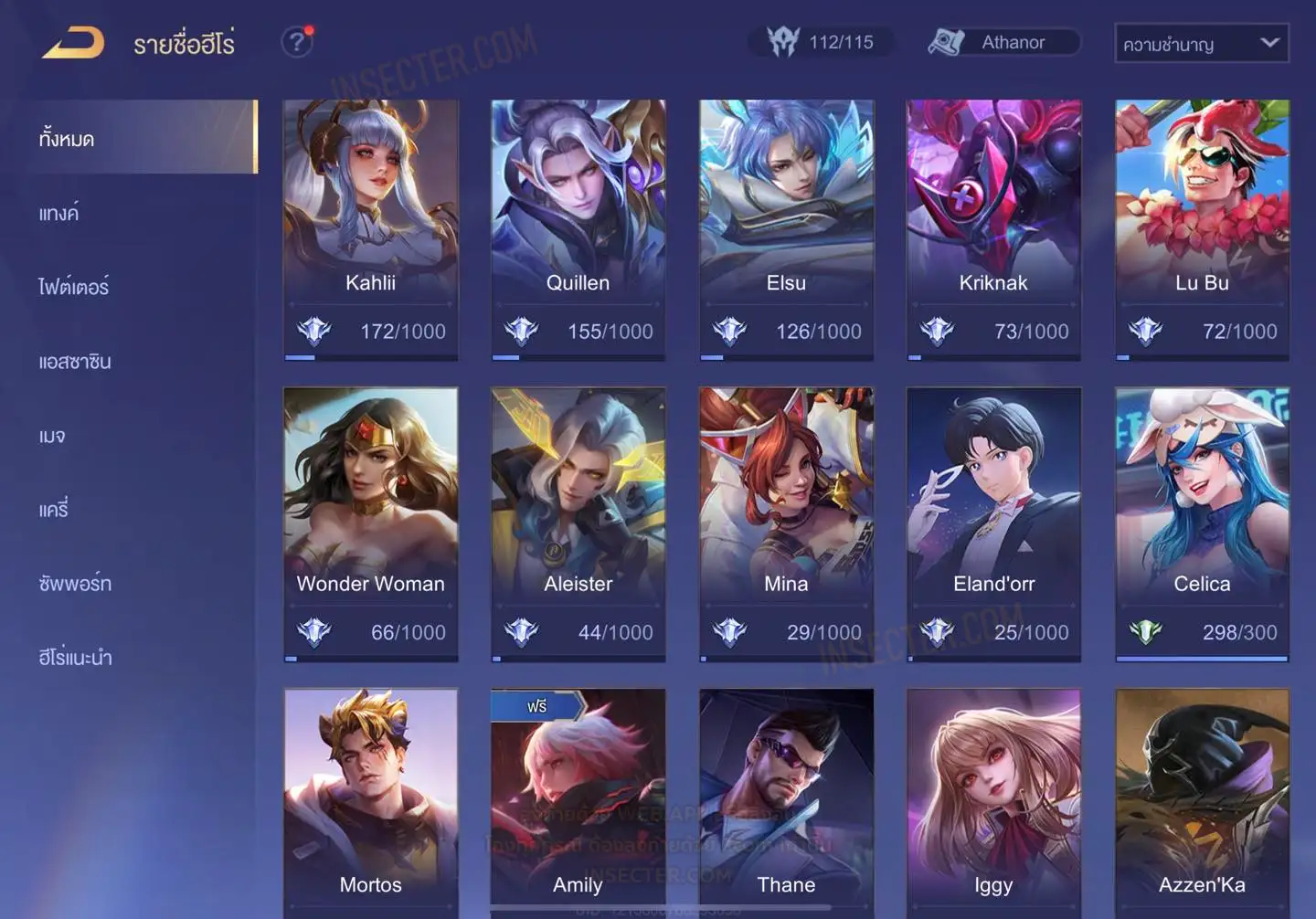The height and width of the screenshot is (919, 1316).
Task: Select the ทั้งหมด all heroes tab
Action: 67,139
